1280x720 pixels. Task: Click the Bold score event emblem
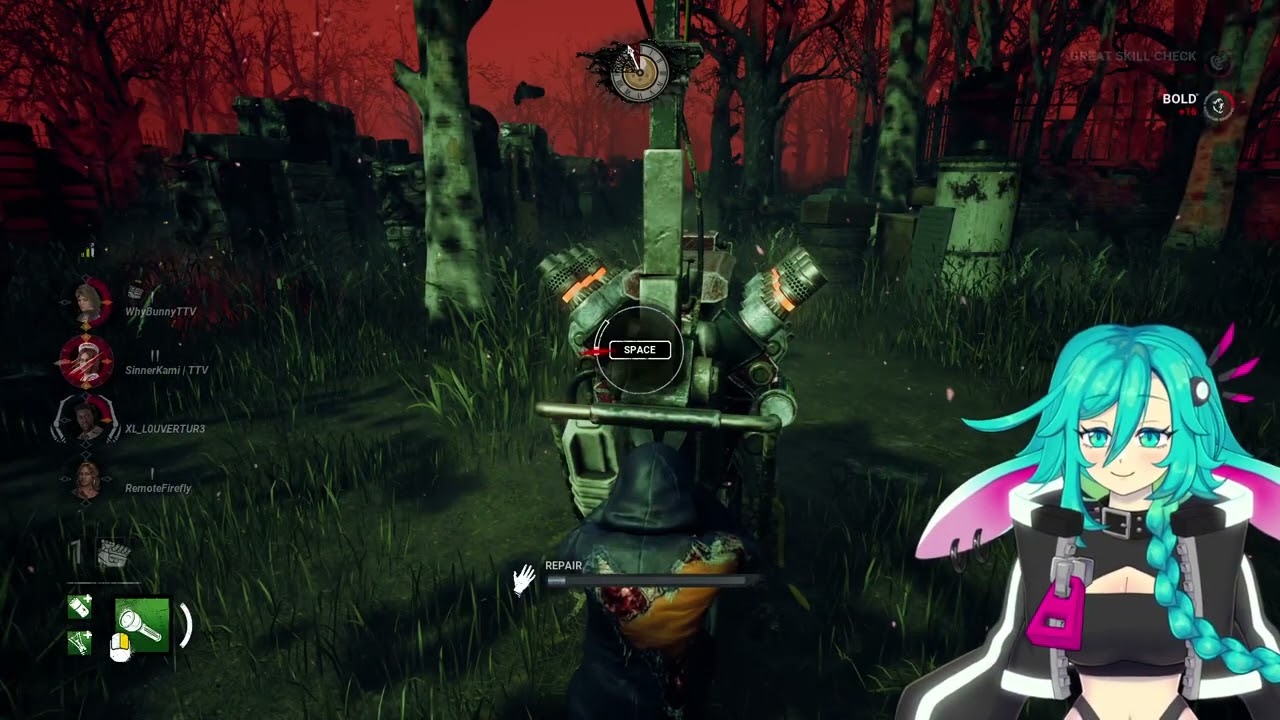pos(1218,103)
